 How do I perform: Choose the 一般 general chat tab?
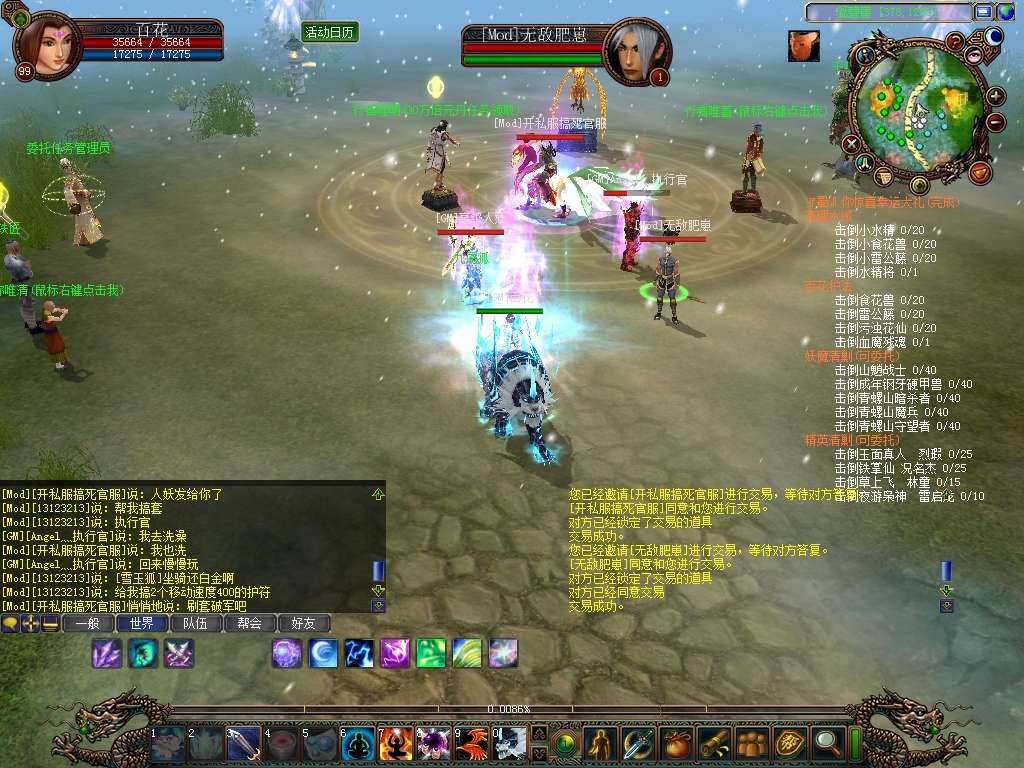click(87, 623)
